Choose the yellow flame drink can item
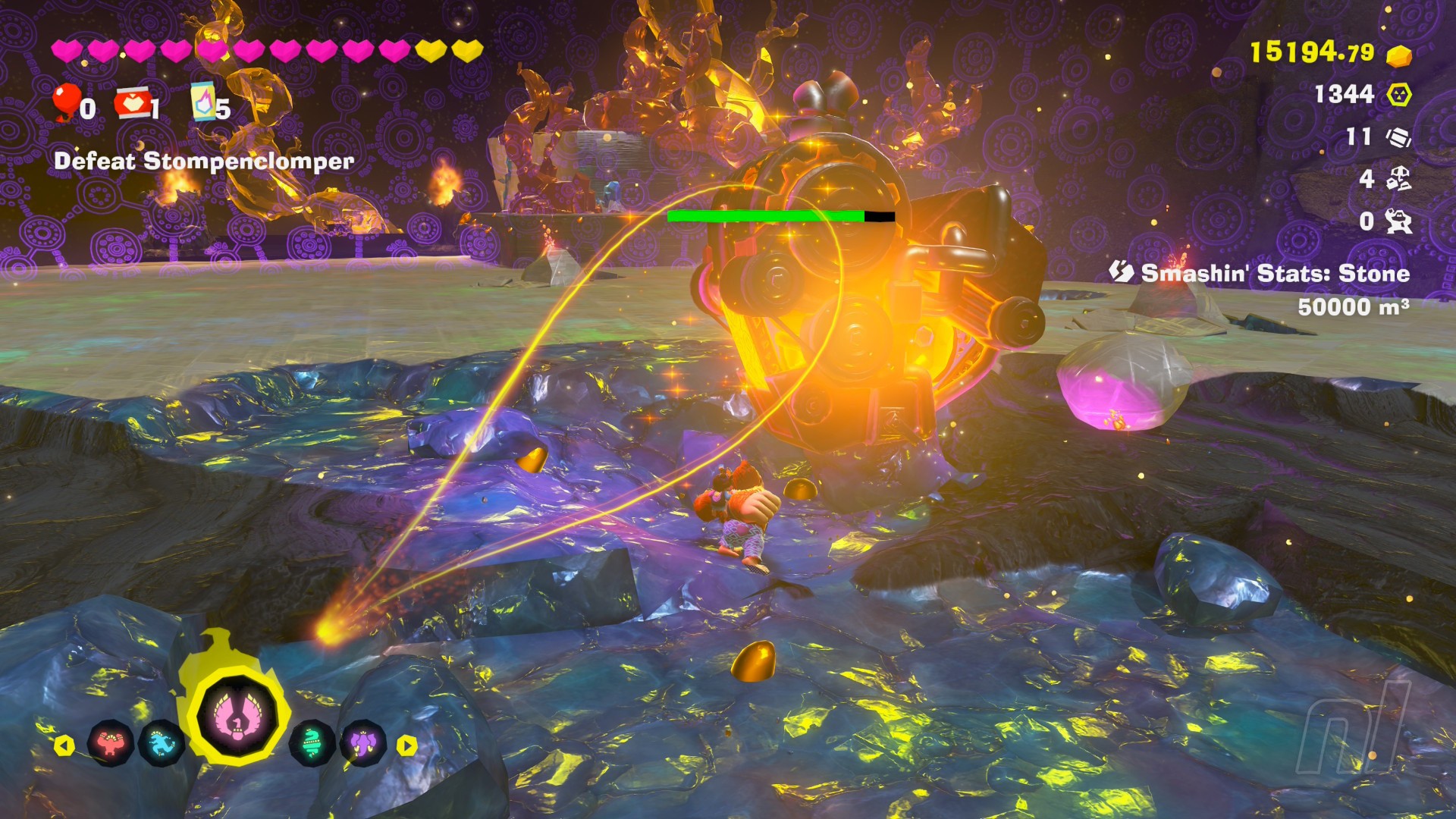Viewport: 1456px width, 819px height. click(x=203, y=102)
